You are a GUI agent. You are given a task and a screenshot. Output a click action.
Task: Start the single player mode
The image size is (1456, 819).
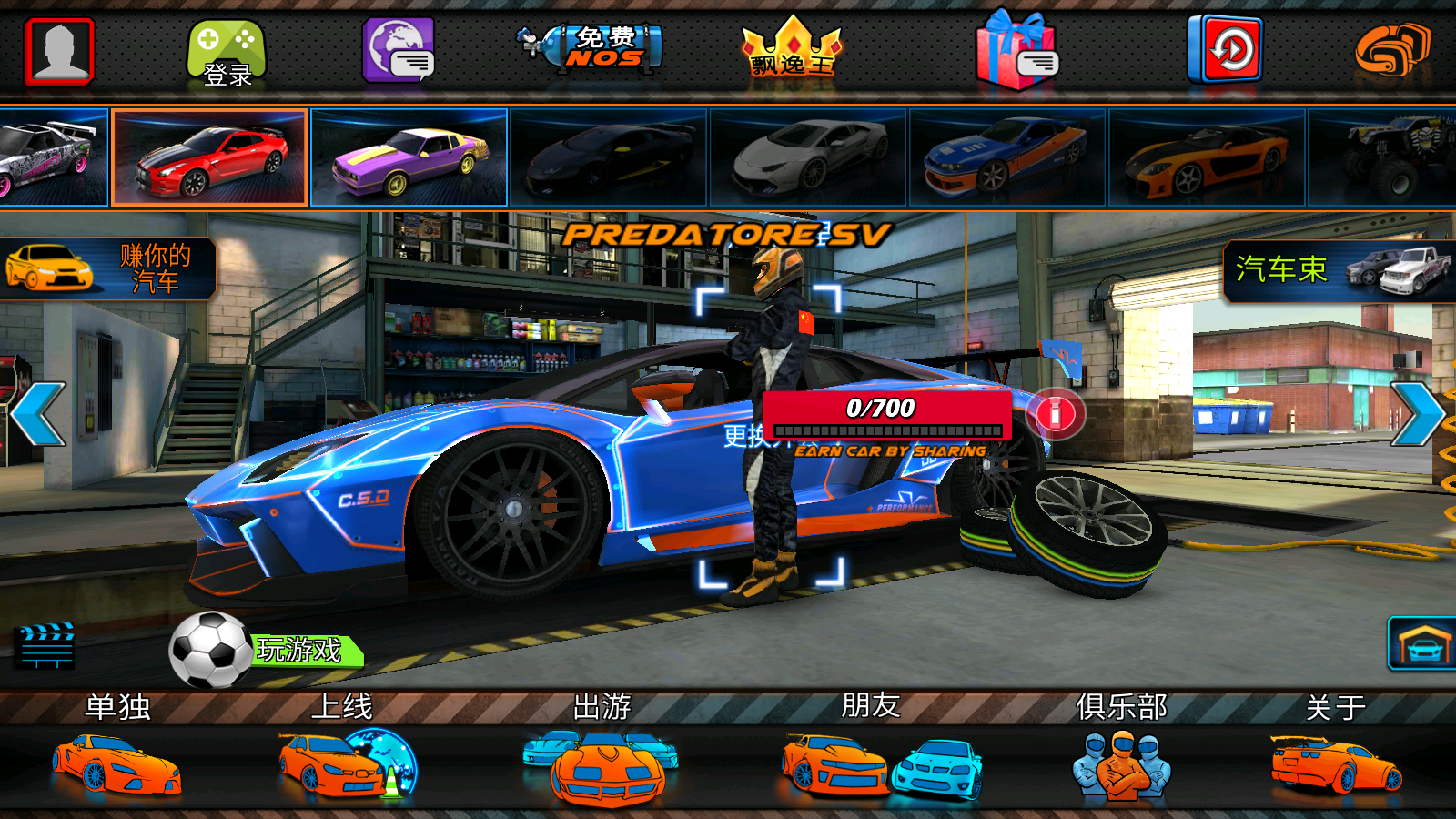(x=117, y=751)
